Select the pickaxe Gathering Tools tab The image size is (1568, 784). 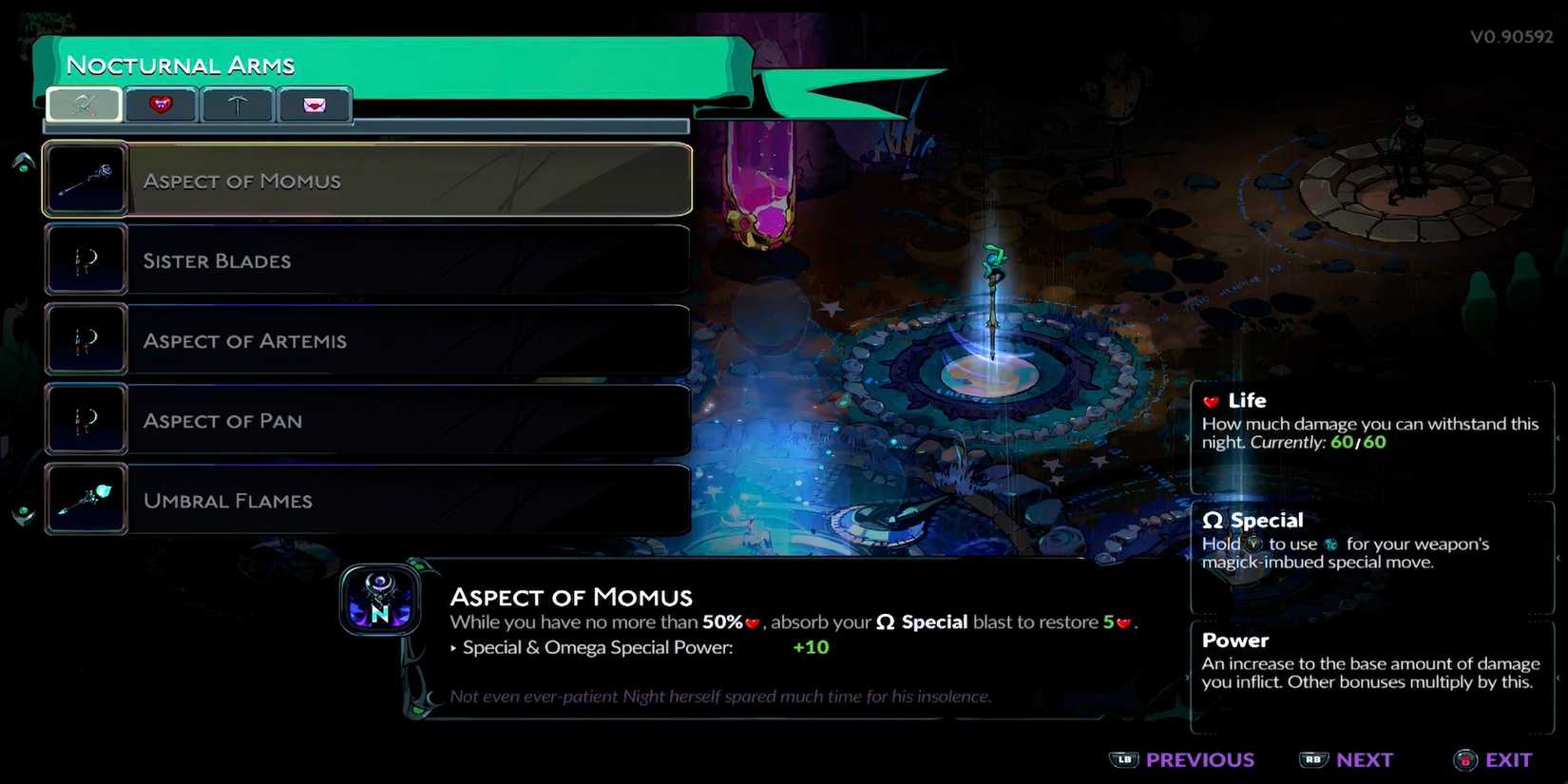tap(237, 105)
